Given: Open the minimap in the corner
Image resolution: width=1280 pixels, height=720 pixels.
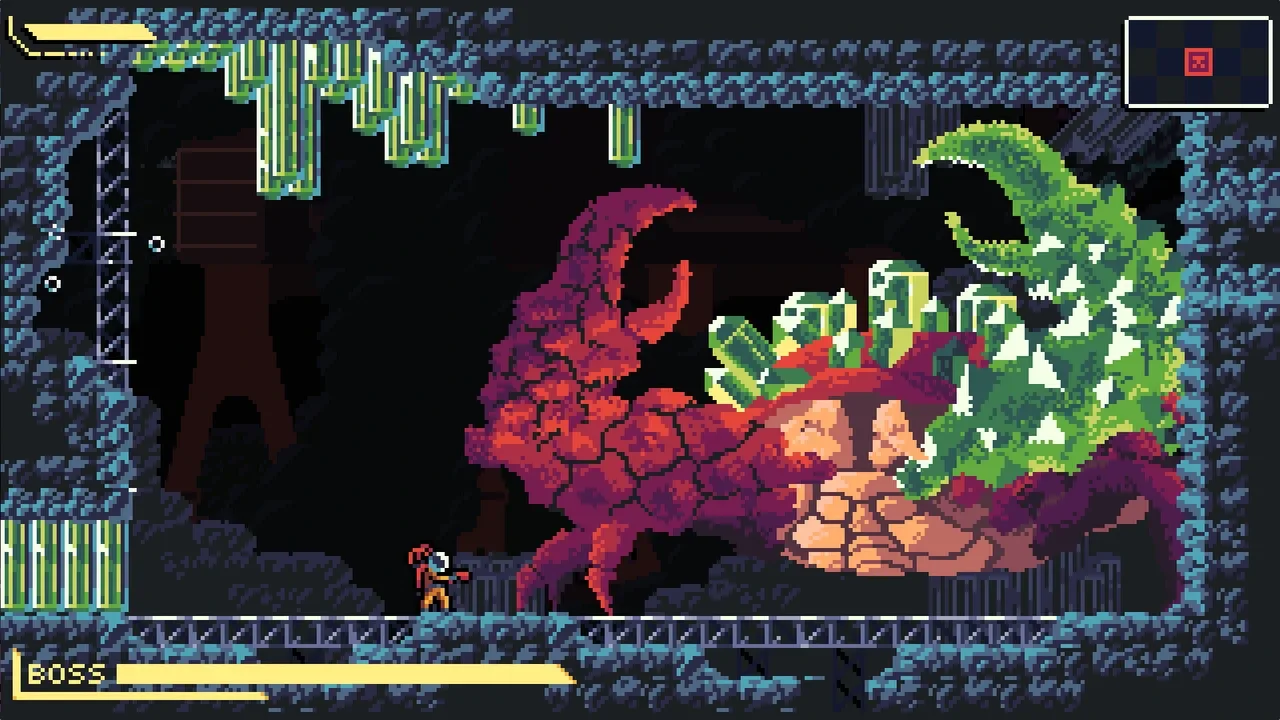Looking at the screenshot, I should point(1198,62).
